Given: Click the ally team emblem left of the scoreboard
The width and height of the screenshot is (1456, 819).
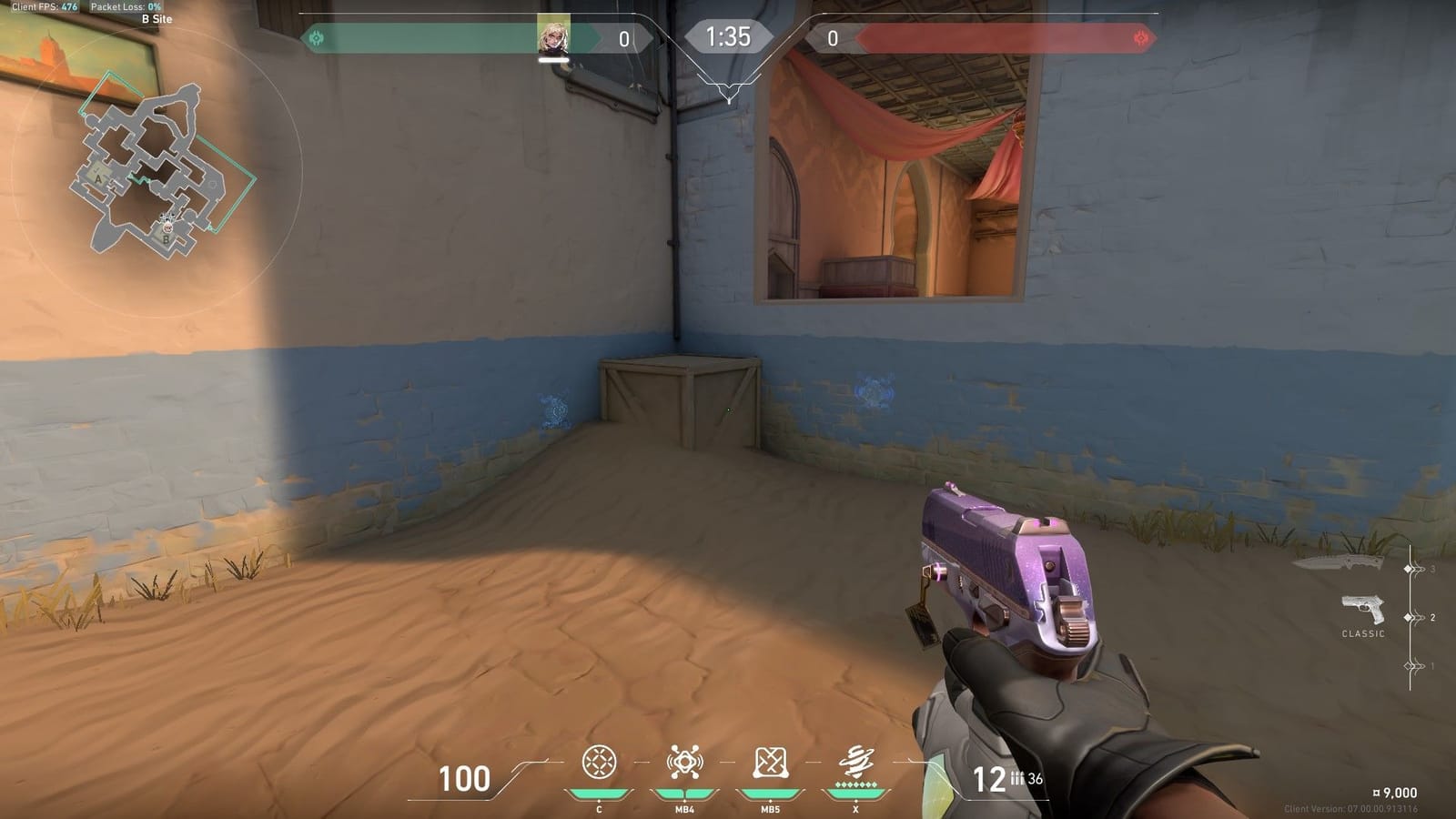Looking at the screenshot, I should [318, 38].
